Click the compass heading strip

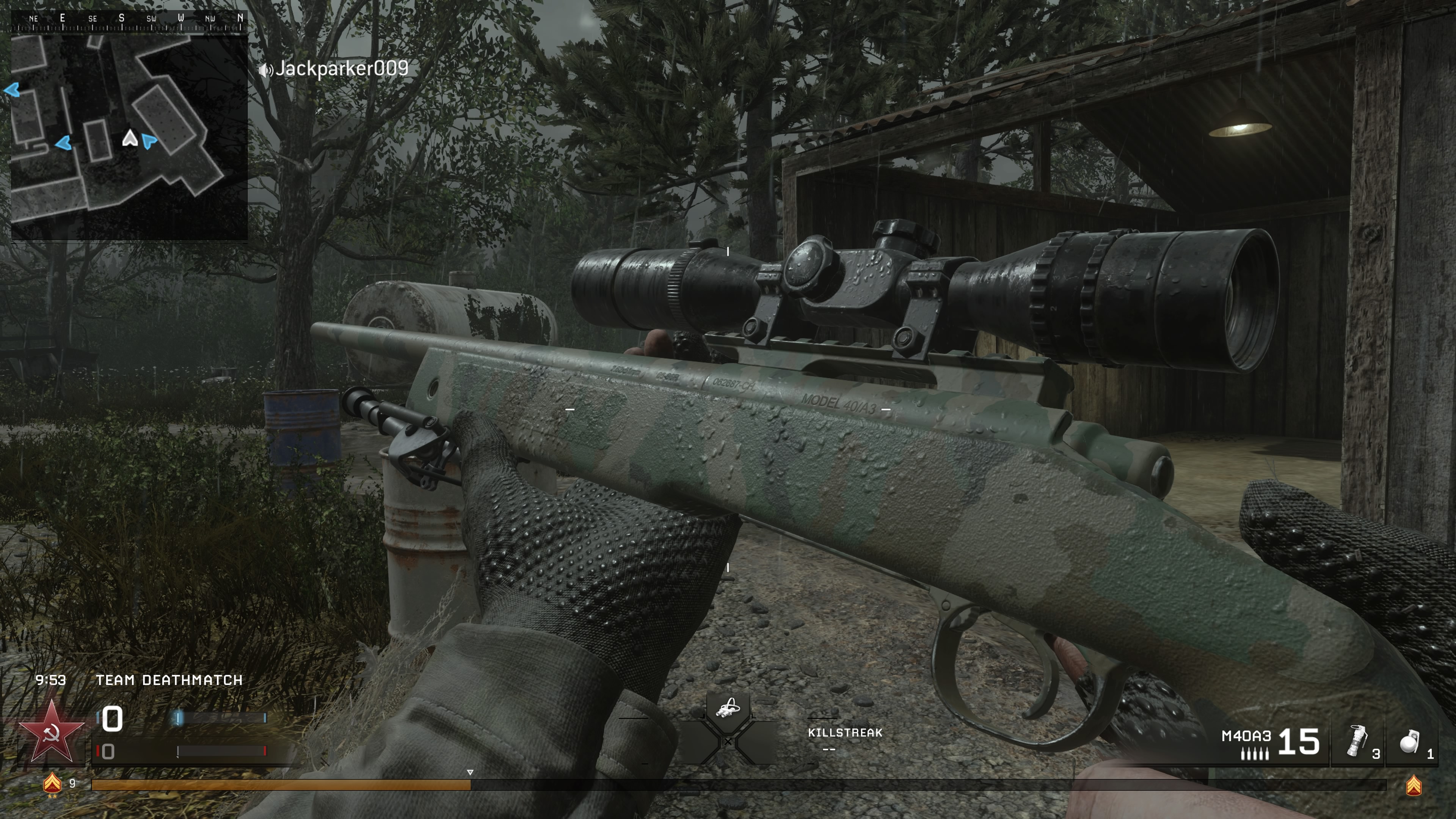click(x=129, y=21)
